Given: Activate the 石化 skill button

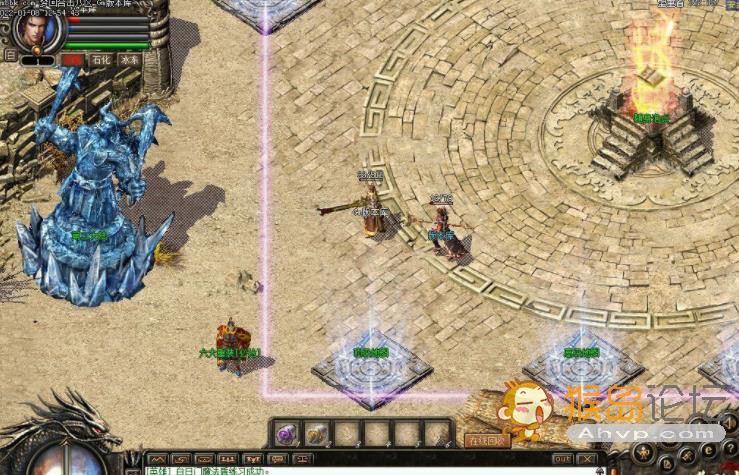Looking at the screenshot, I should (100, 60).
